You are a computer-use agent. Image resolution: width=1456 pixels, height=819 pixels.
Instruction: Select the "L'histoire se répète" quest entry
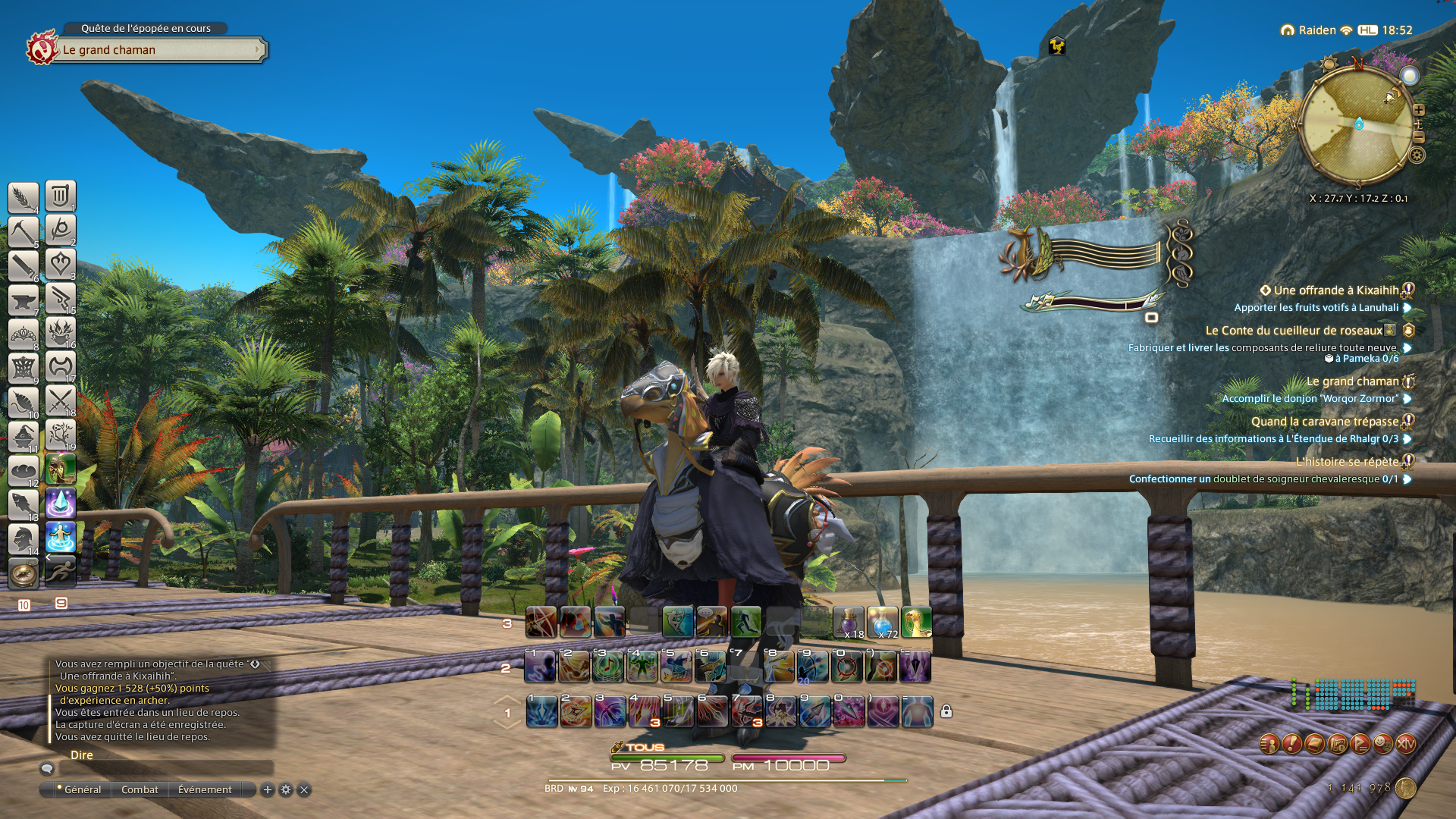pyautogui.click(x=1347, y=462)
